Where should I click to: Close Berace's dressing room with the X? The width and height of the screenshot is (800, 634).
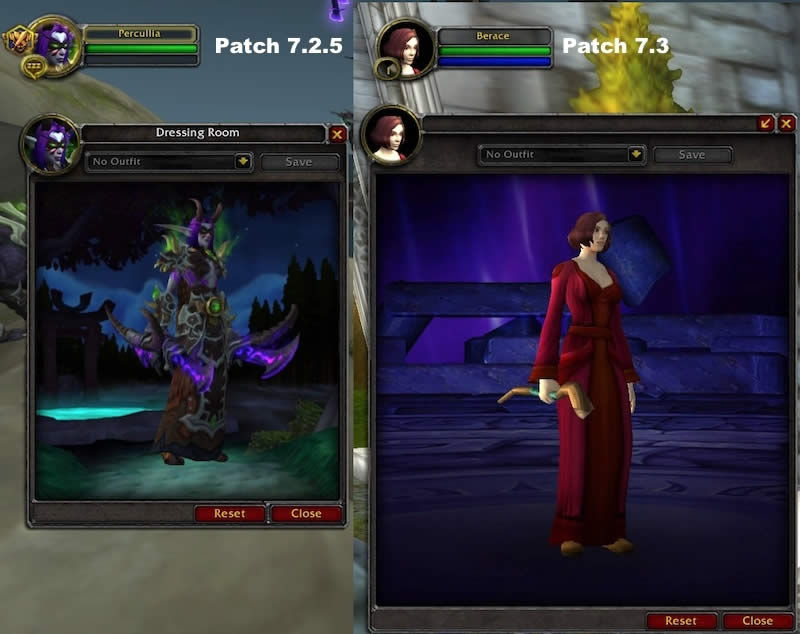788,122
